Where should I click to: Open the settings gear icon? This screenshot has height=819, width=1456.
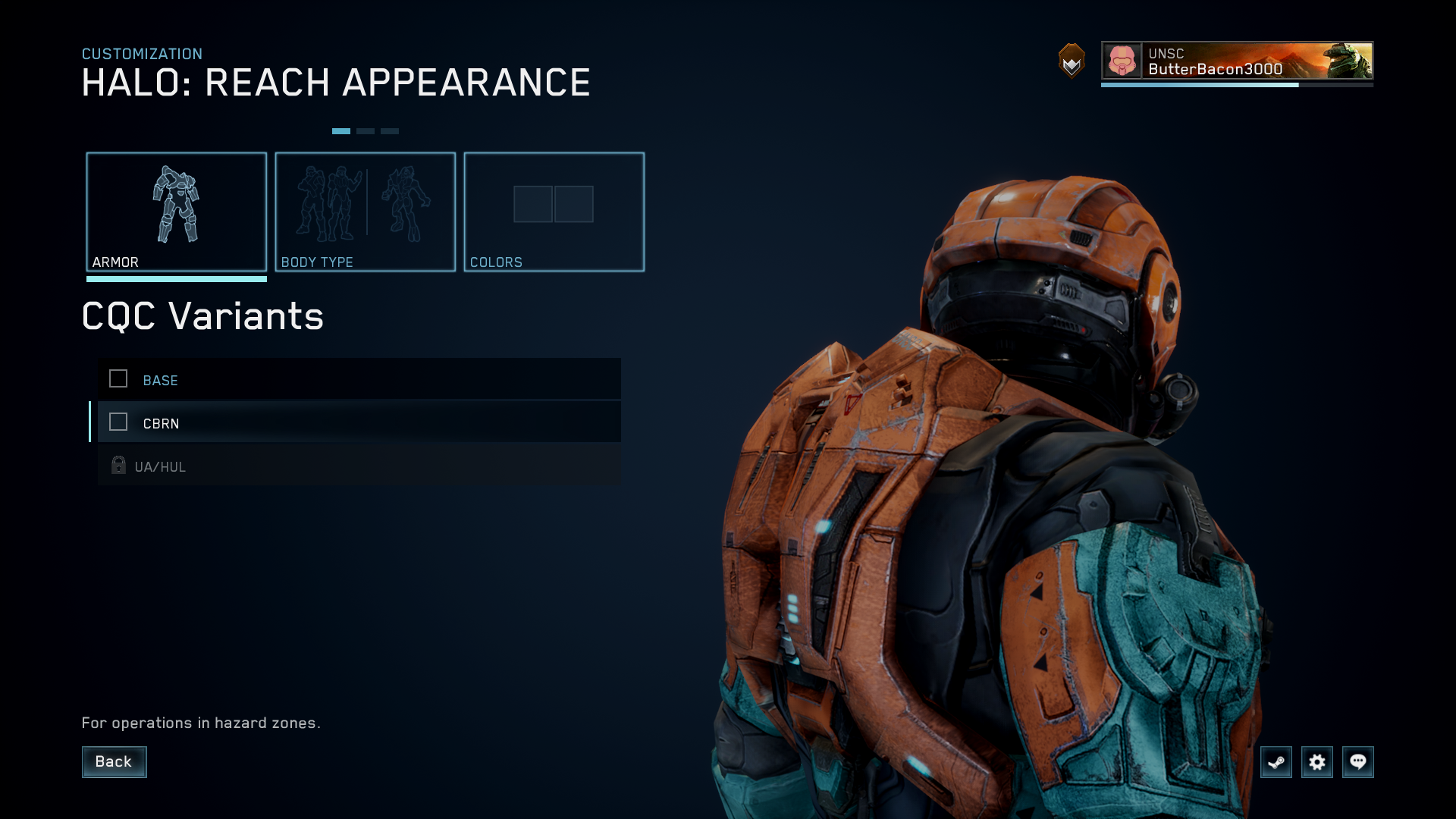pyautogui.click(x=1318, y=762)
